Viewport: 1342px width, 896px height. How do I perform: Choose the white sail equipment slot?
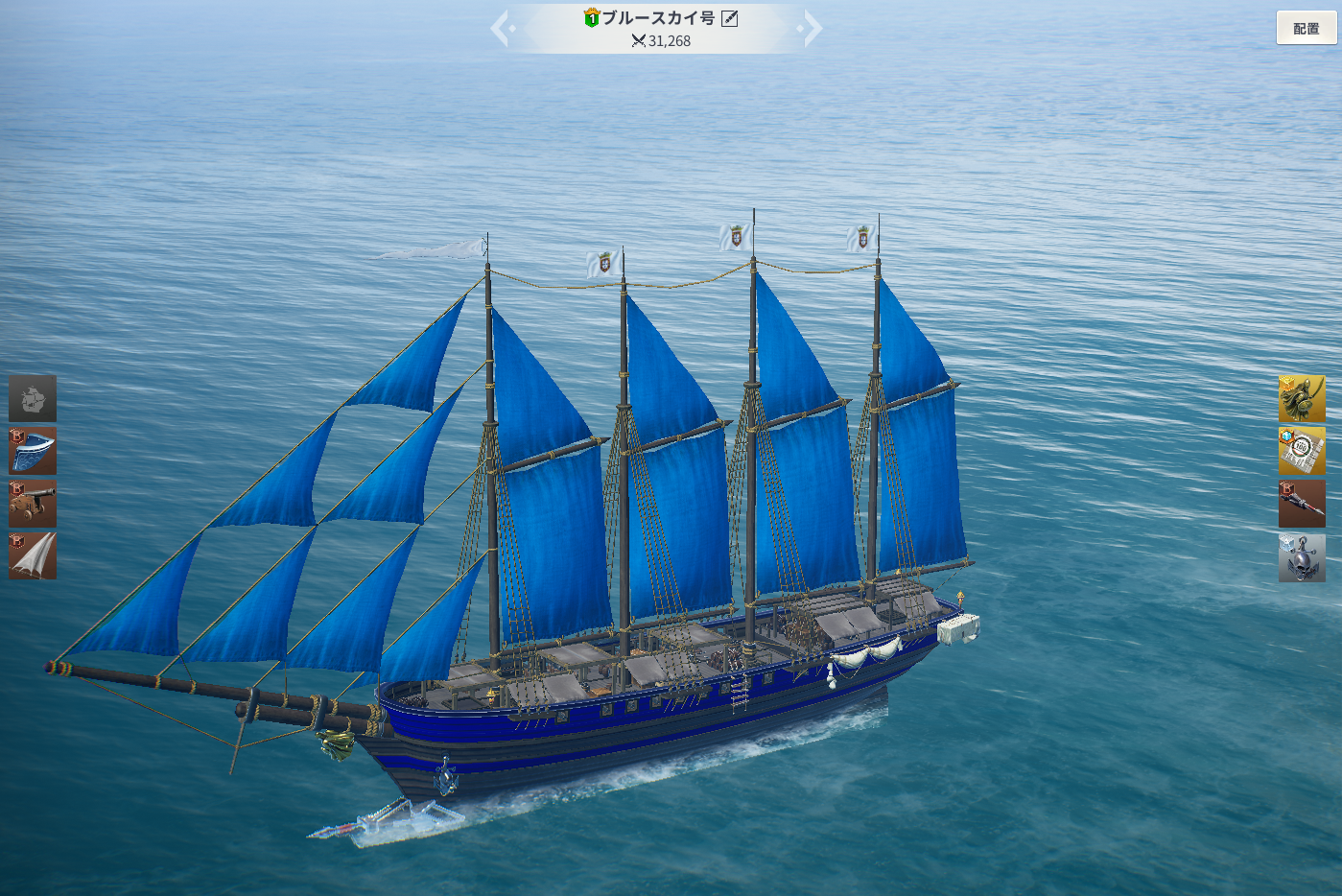click(33, 556)
